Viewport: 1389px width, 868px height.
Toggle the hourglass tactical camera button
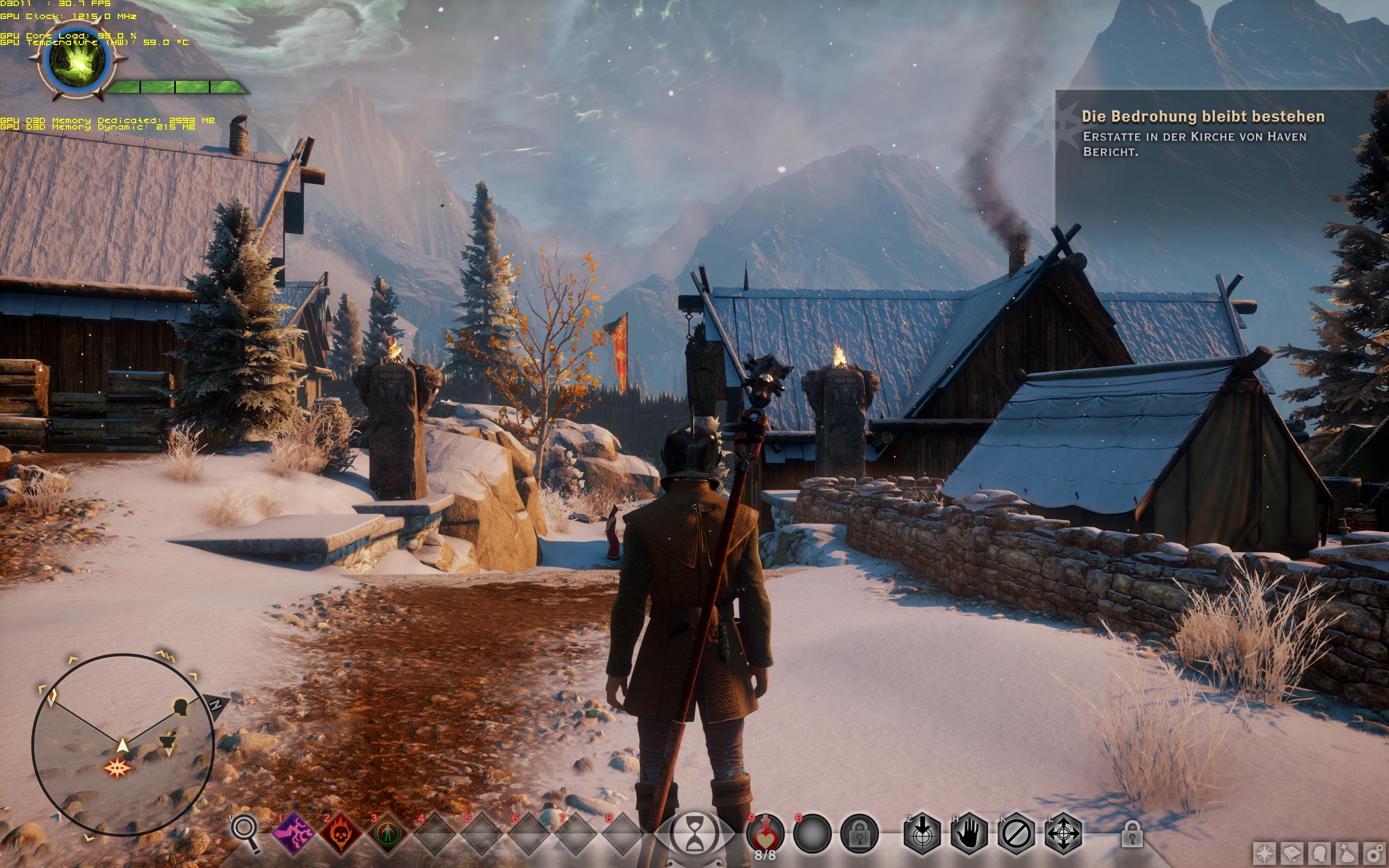[695, 833]
